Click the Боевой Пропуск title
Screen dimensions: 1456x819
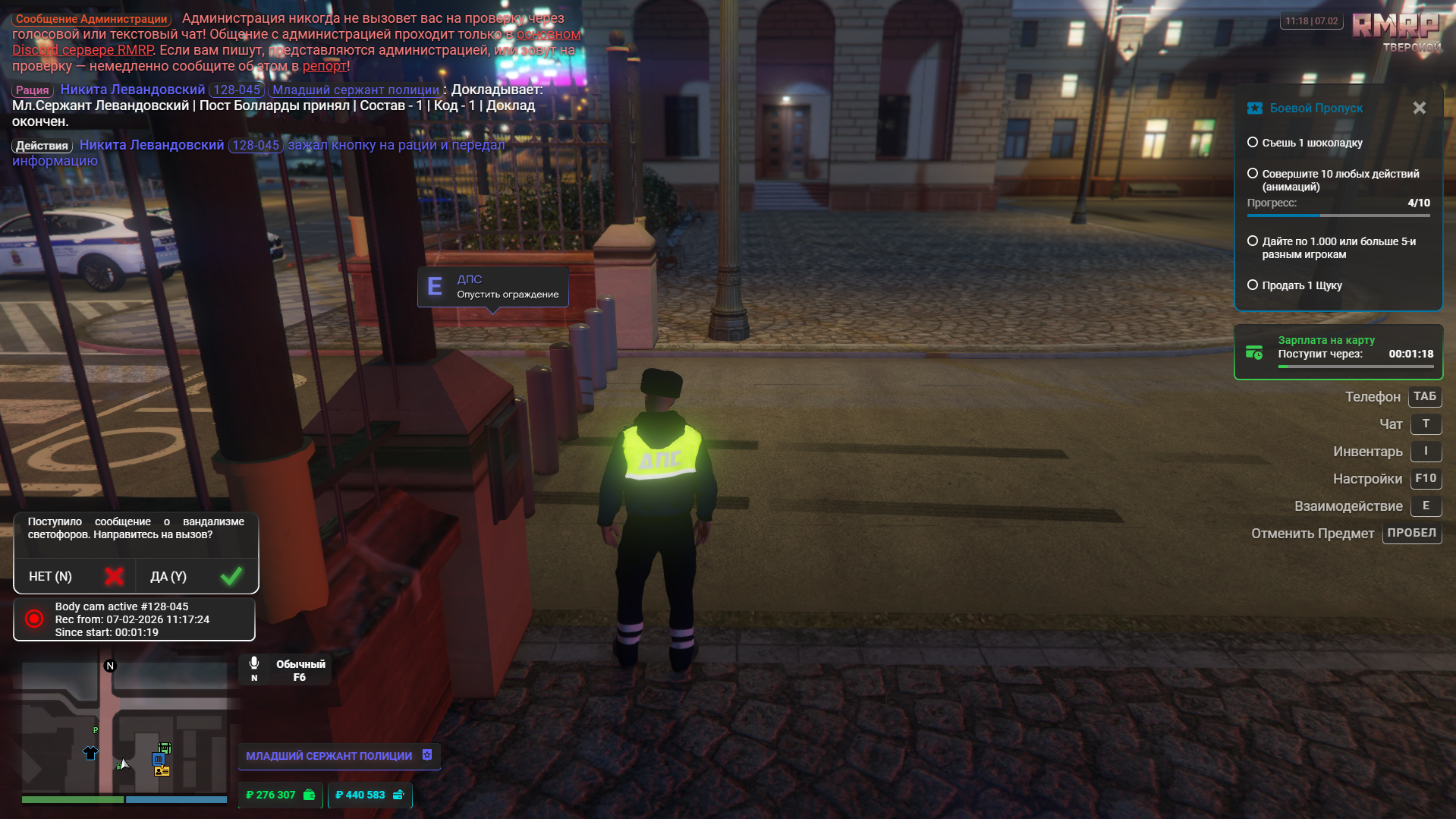(1316, 109)
